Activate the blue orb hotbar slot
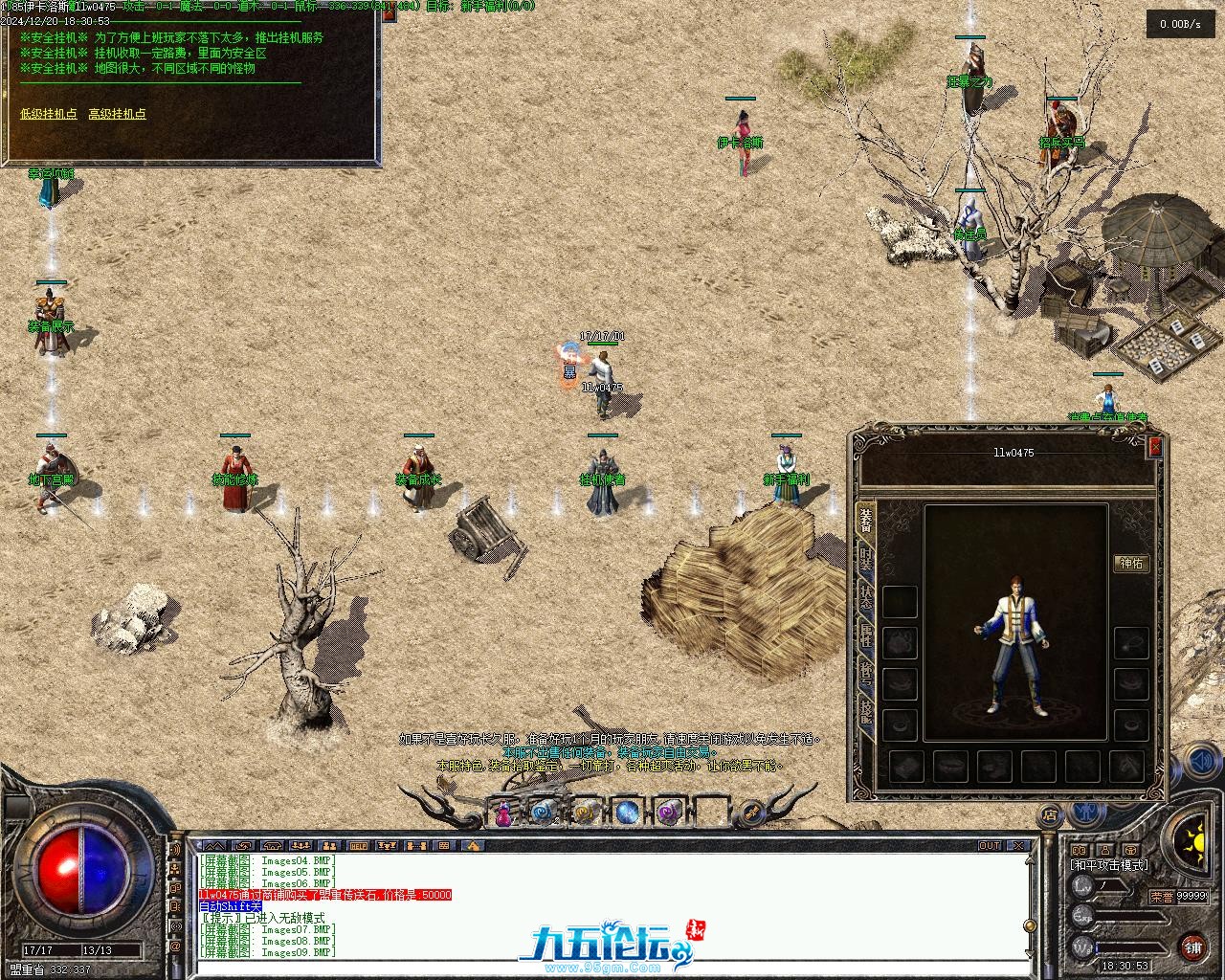 tap(627, 813)
